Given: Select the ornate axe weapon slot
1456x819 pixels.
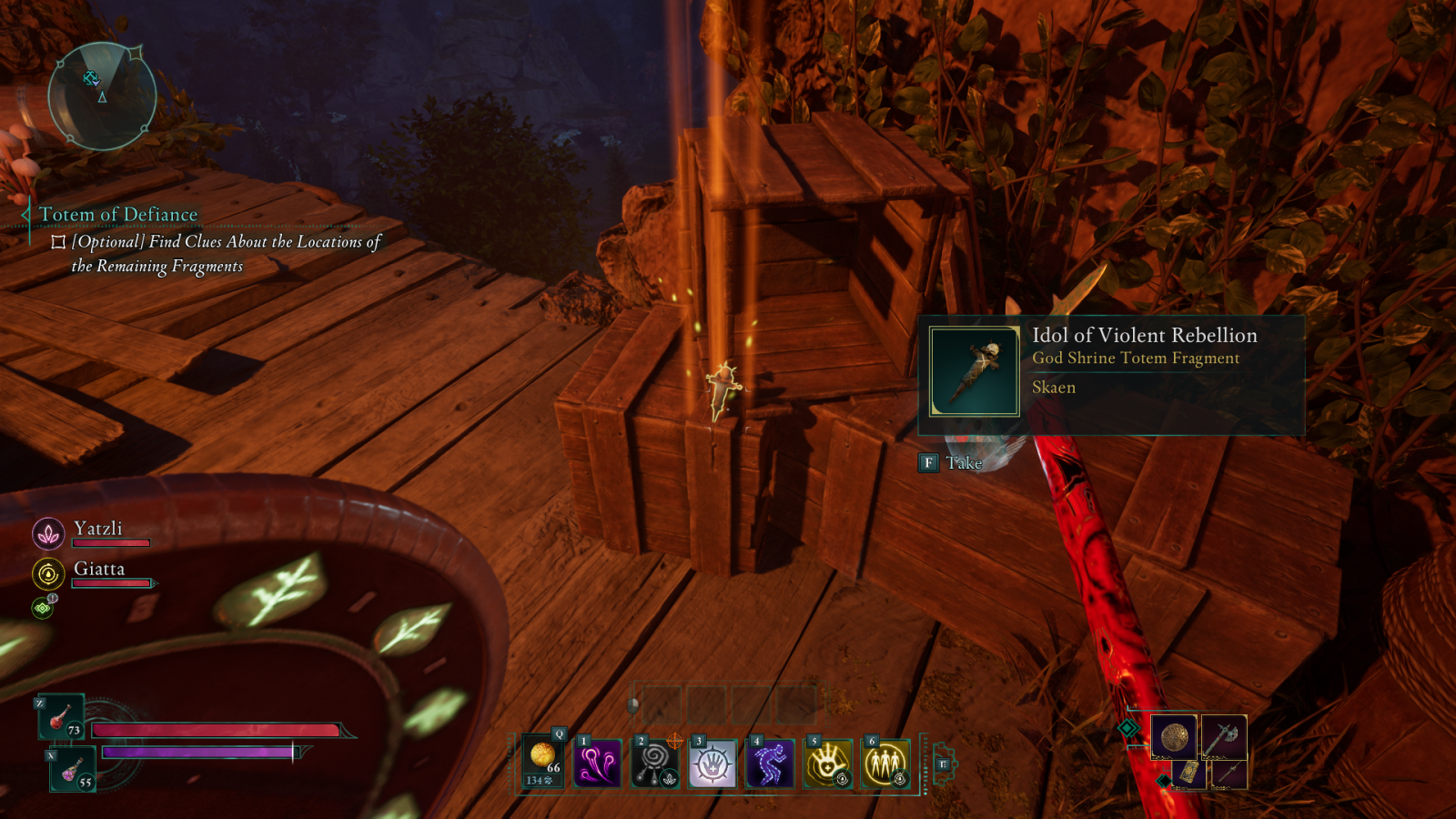Looking at the screenshot, I should [x=1223, y=736].
